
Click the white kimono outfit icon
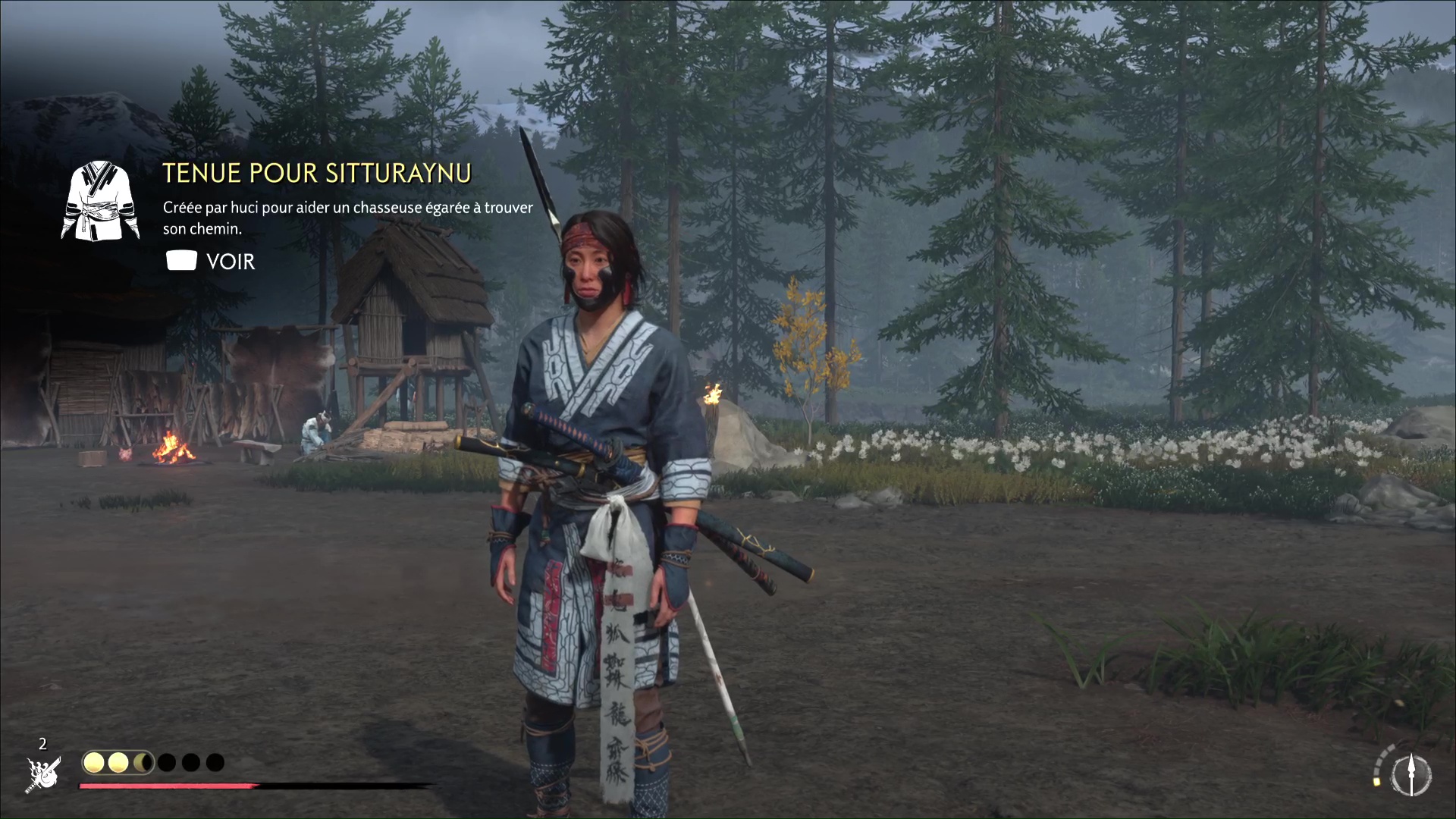pos(100,200)
